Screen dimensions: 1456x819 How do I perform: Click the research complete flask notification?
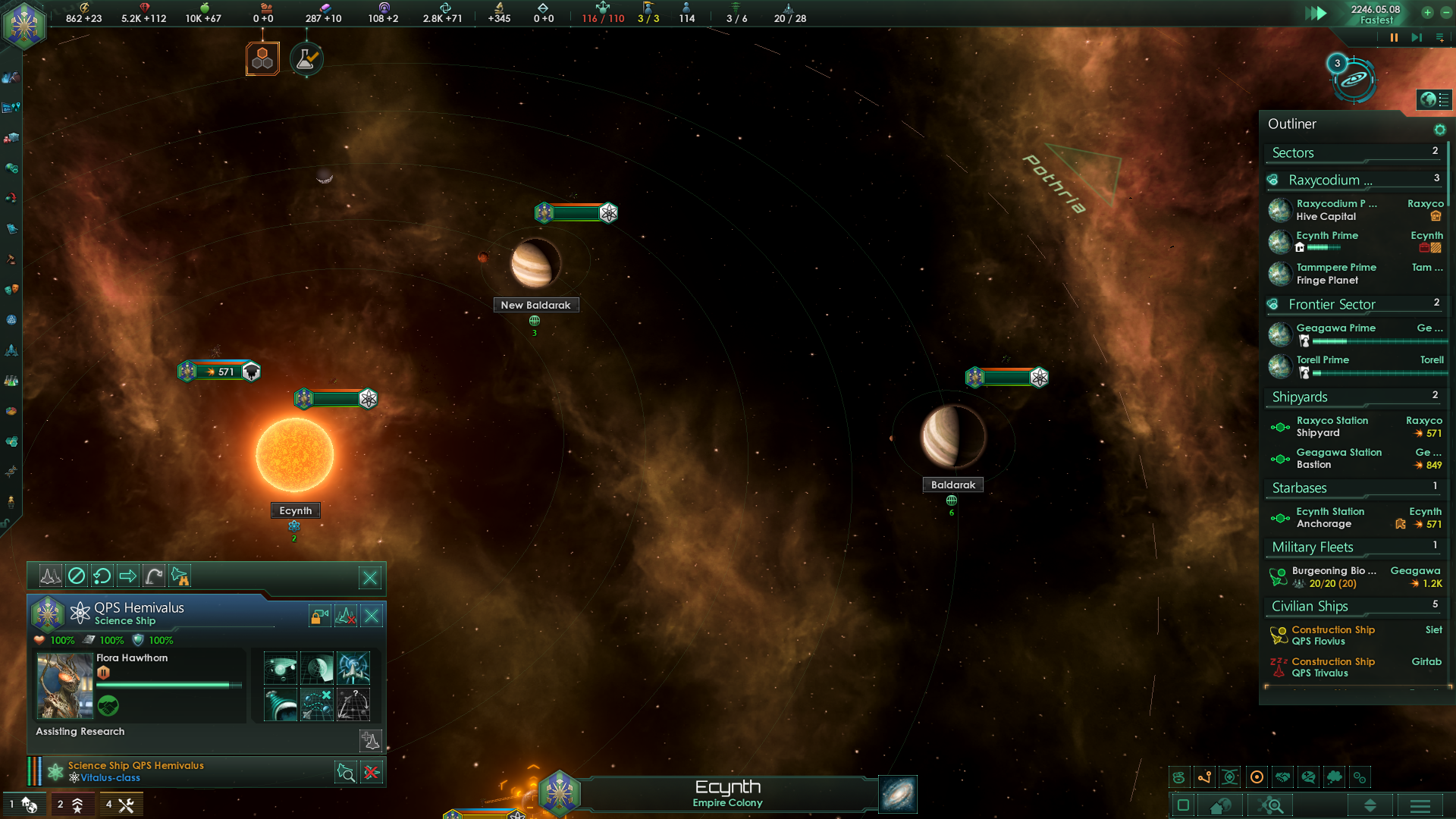tap(306, 59)
